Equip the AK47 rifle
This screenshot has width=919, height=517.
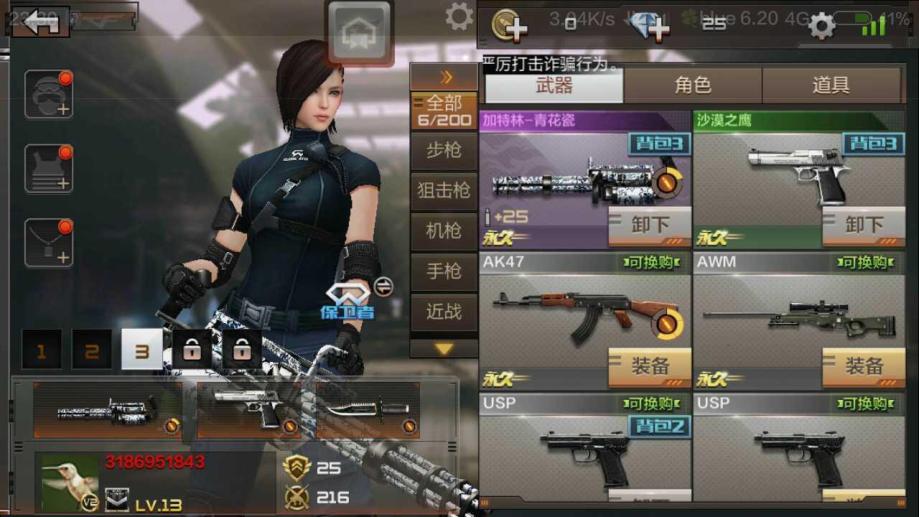(x=650, y=367)
